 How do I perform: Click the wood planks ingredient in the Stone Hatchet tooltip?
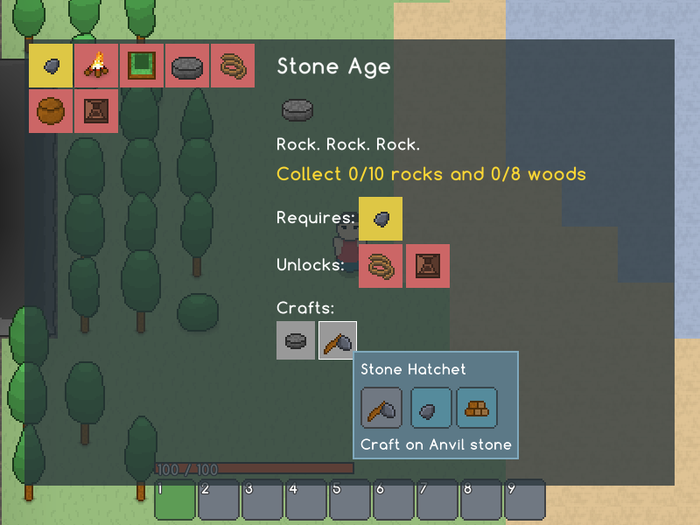477,408
